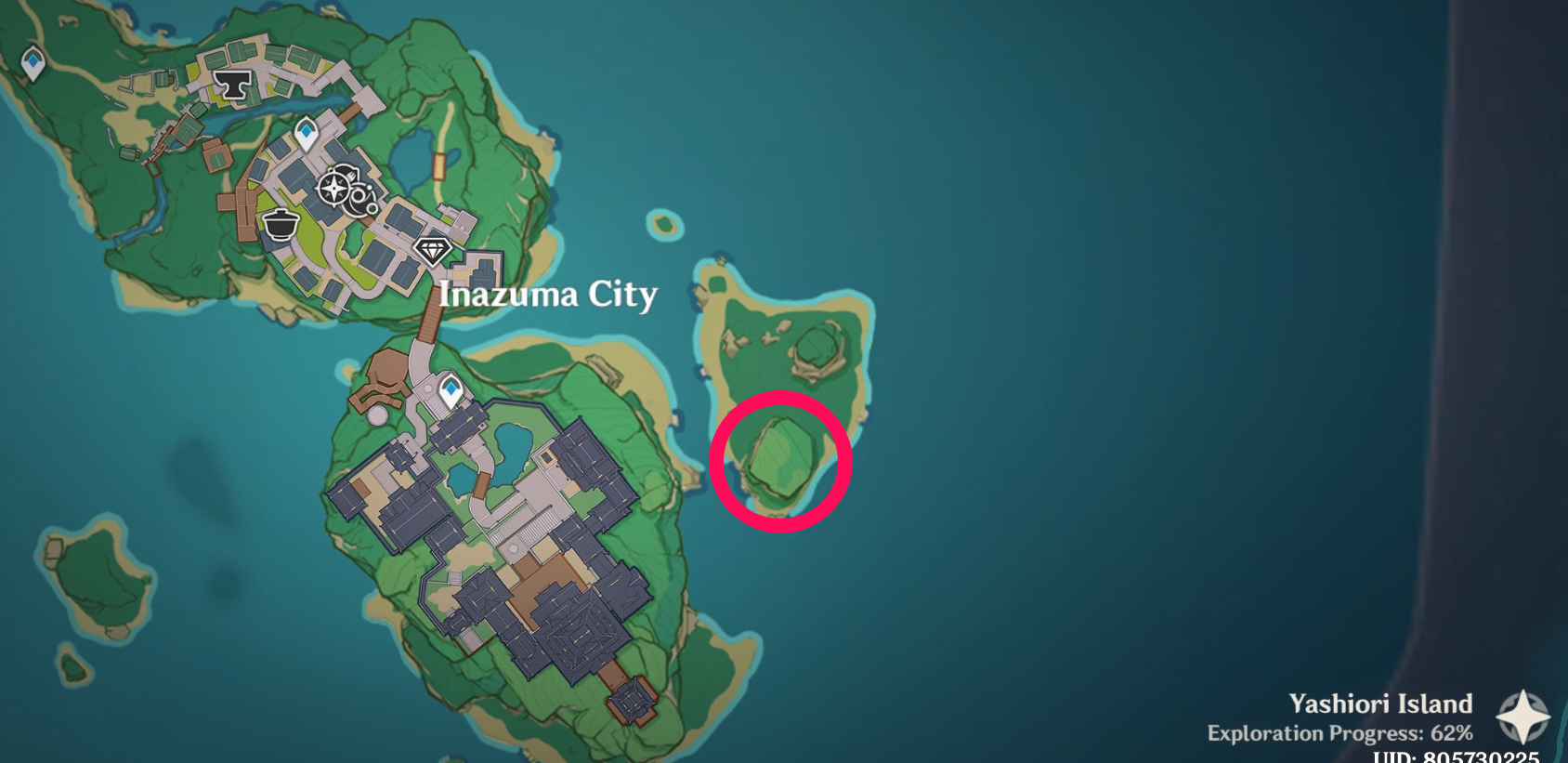
Task: Open the Inazuma City map label
Action: click(546, 294)
